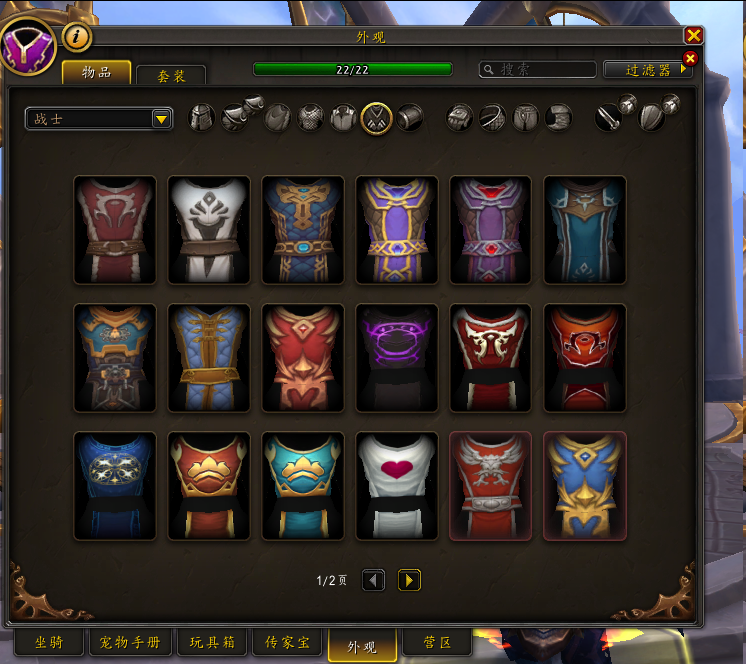Click the round info button
Image resolution: width=746 pixels, height=664 pixels.
pos(77,37)
